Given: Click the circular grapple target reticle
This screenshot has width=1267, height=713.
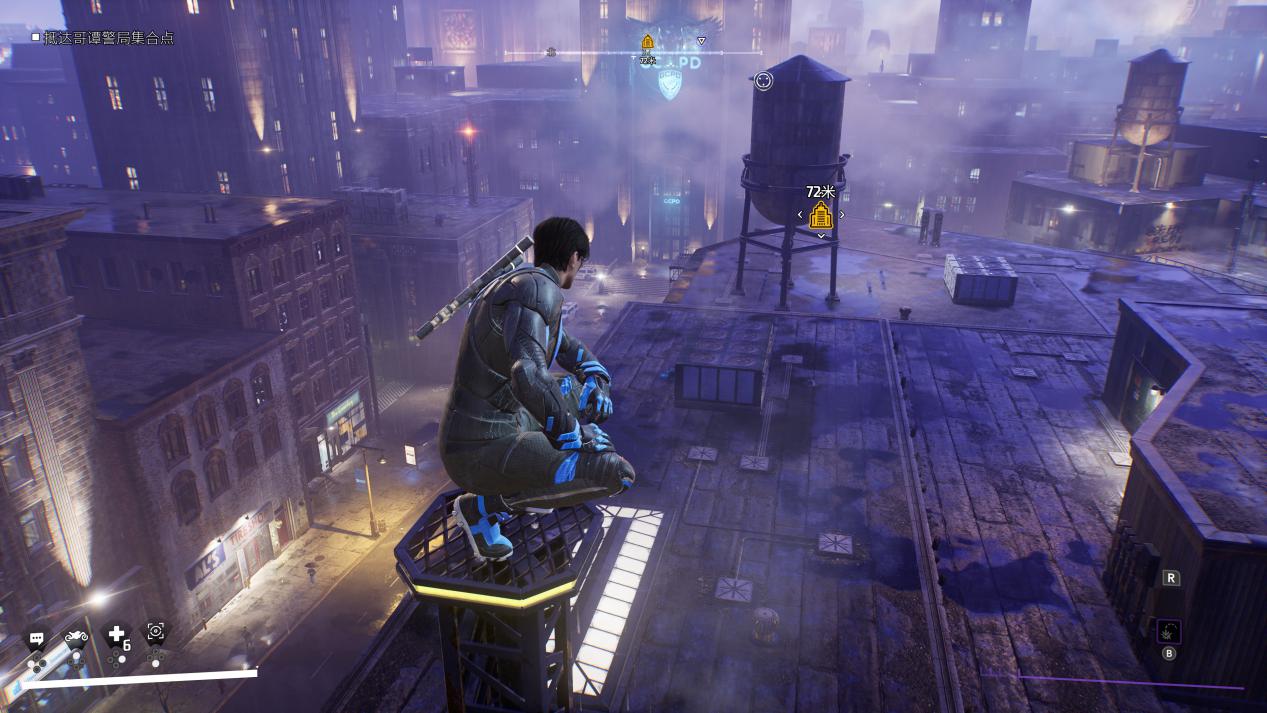Looking at the screenshot, I should tap(763, 81).
